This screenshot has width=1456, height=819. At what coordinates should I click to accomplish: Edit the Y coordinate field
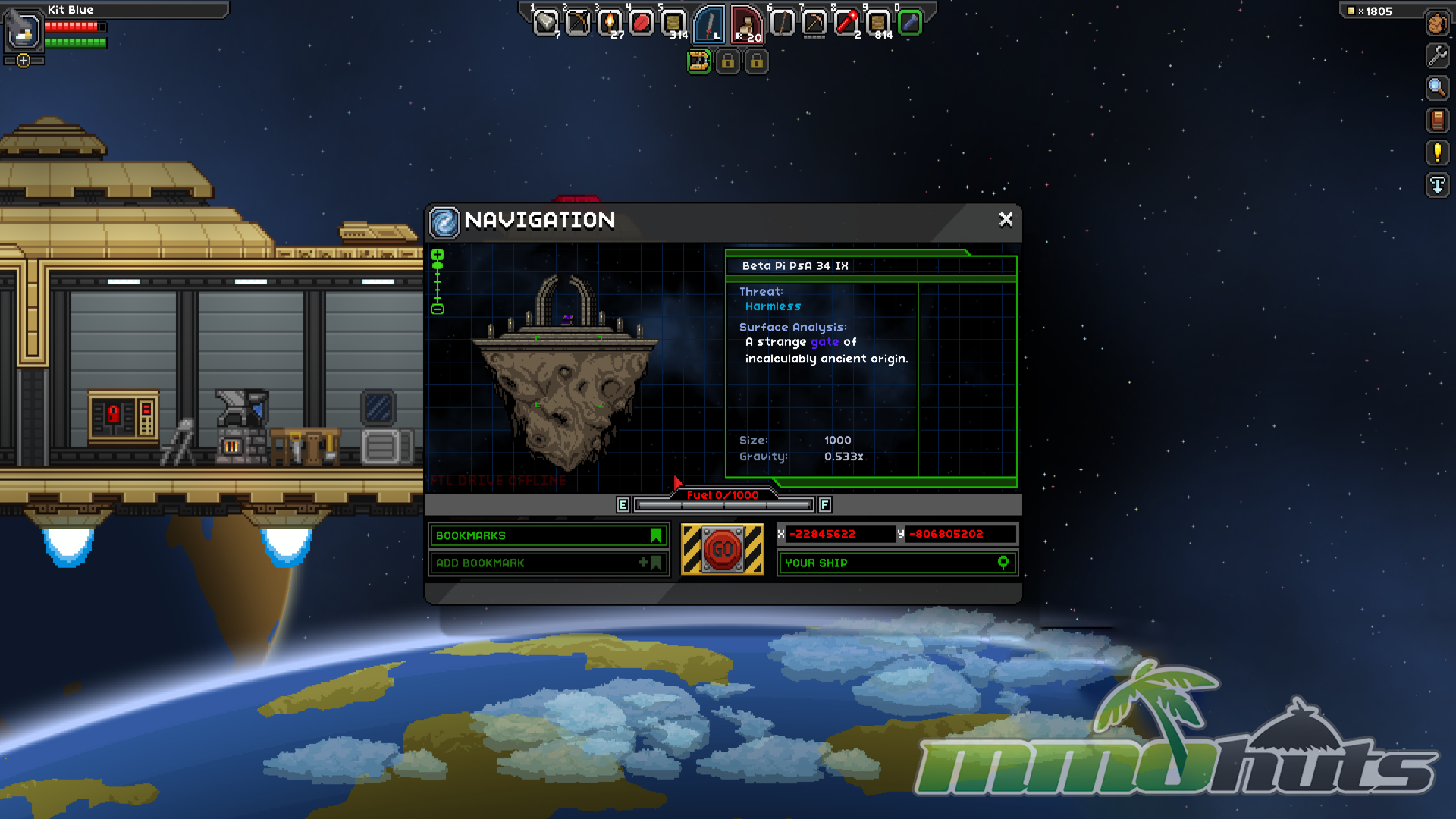(961, 534)
